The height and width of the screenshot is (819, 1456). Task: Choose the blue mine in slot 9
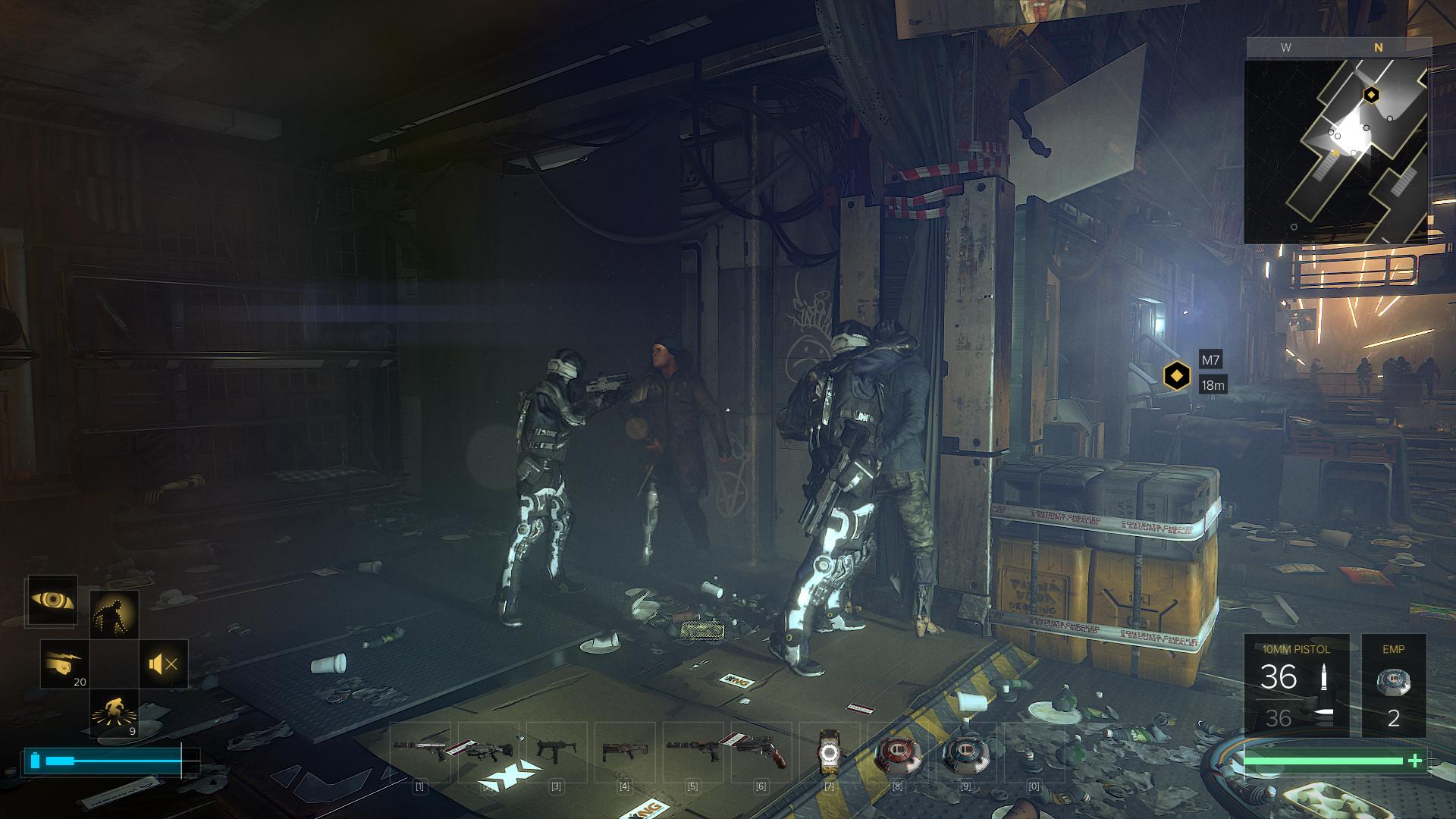point(965,752)
